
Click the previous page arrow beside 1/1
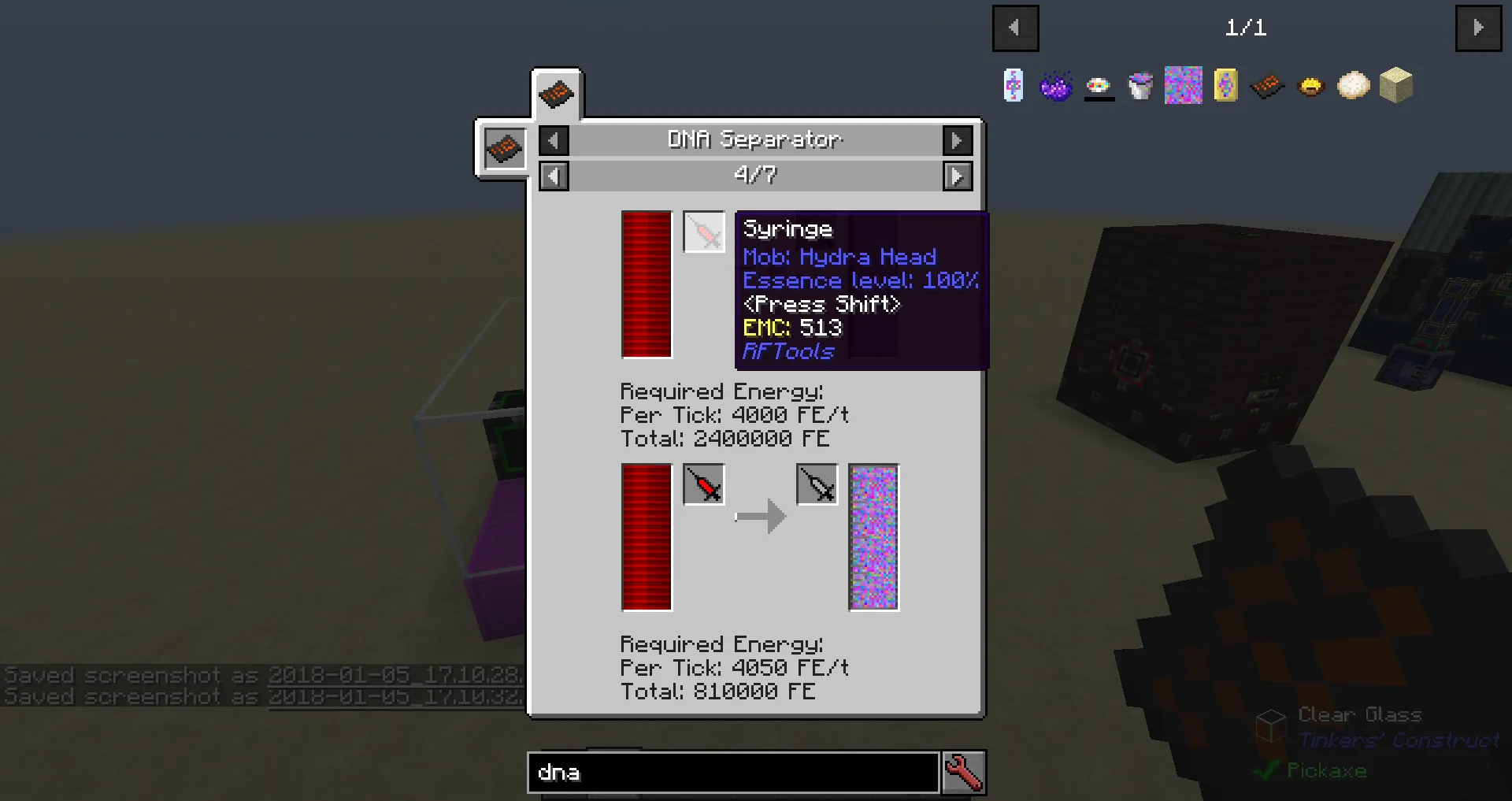pos(1015,28)
